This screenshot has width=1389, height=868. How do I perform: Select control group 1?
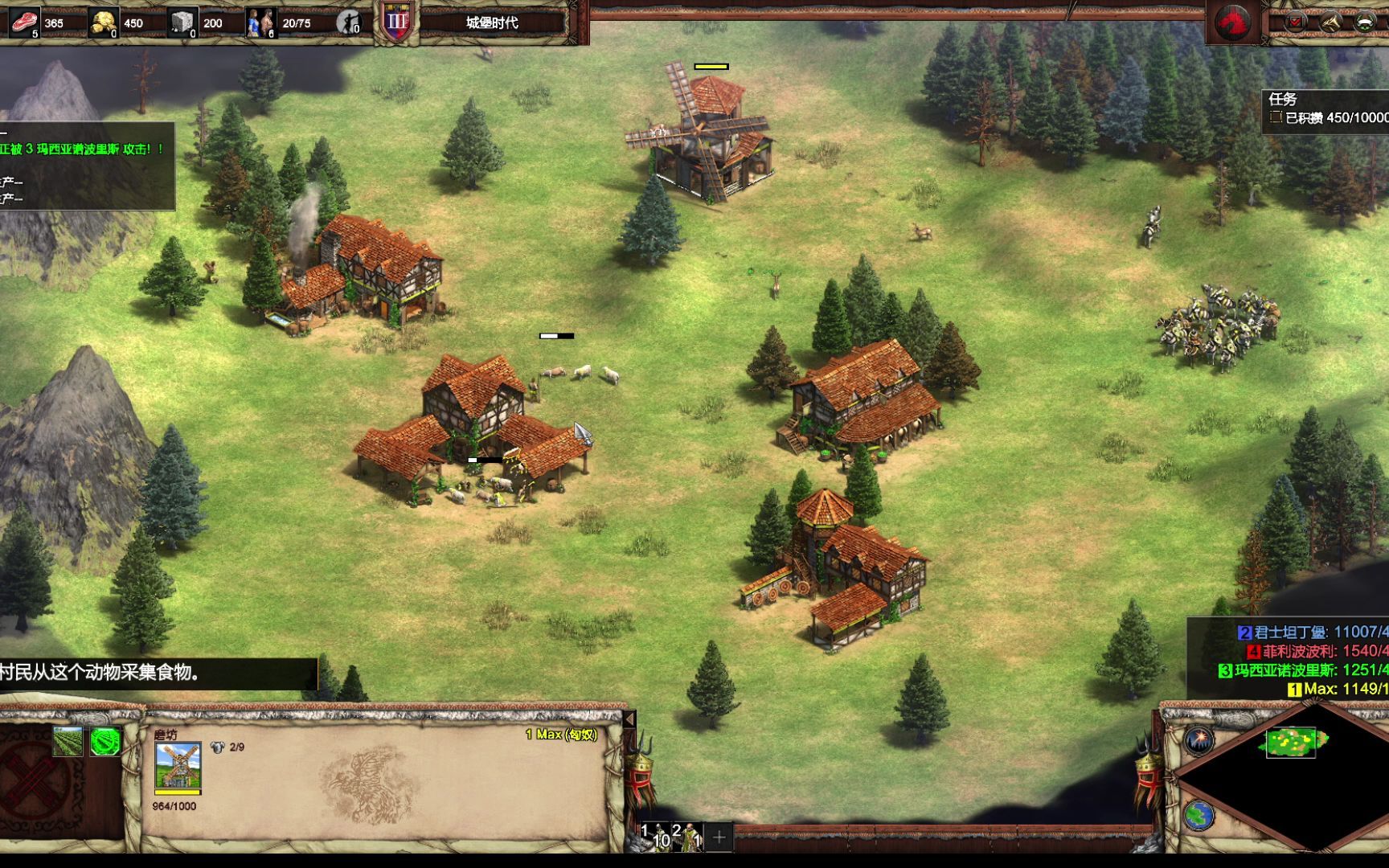point(655,836)
